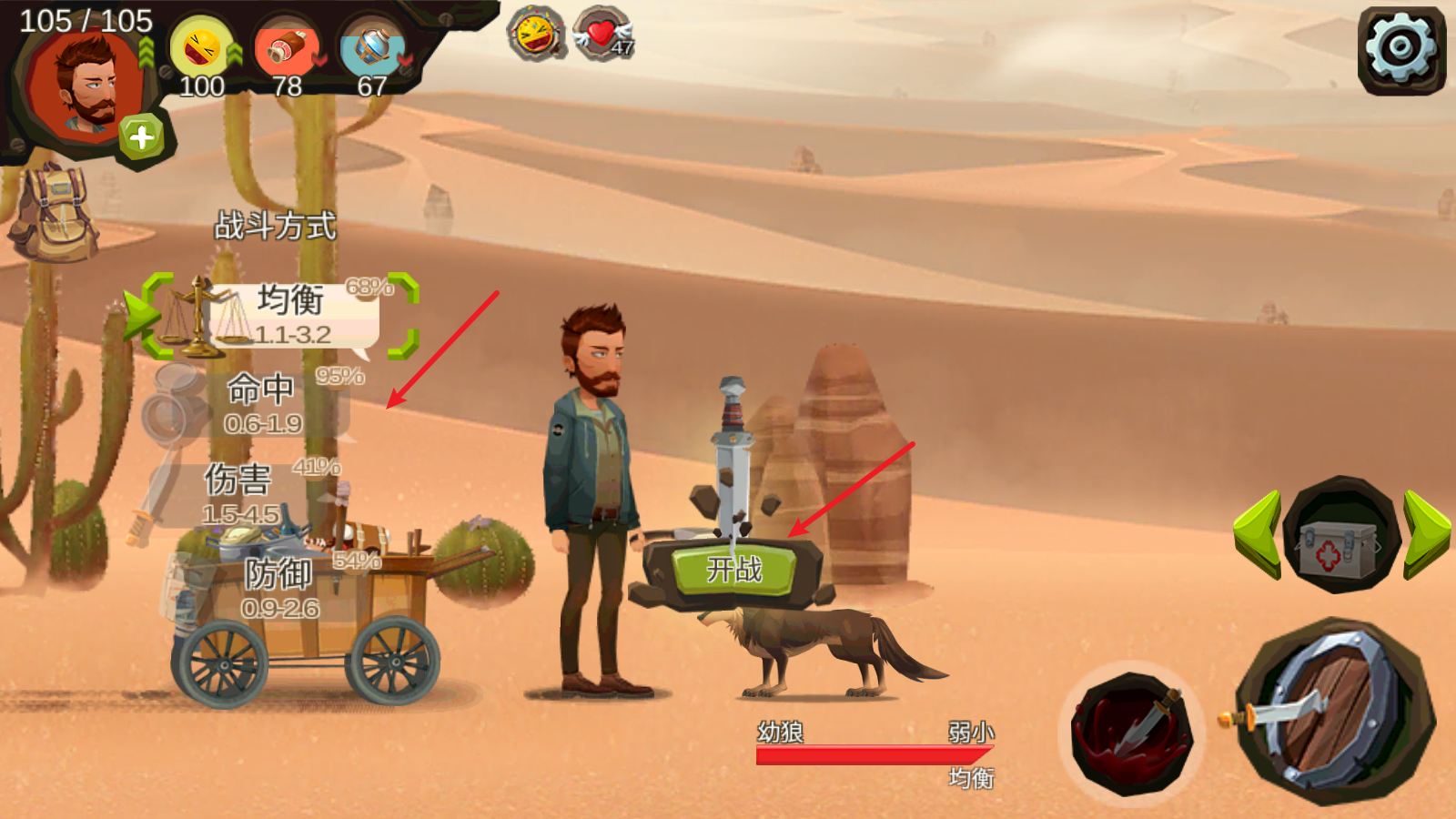Pick the 防御 defense fighting style
The width and height of the screenshot is (1456, 819).
point(278,587)
